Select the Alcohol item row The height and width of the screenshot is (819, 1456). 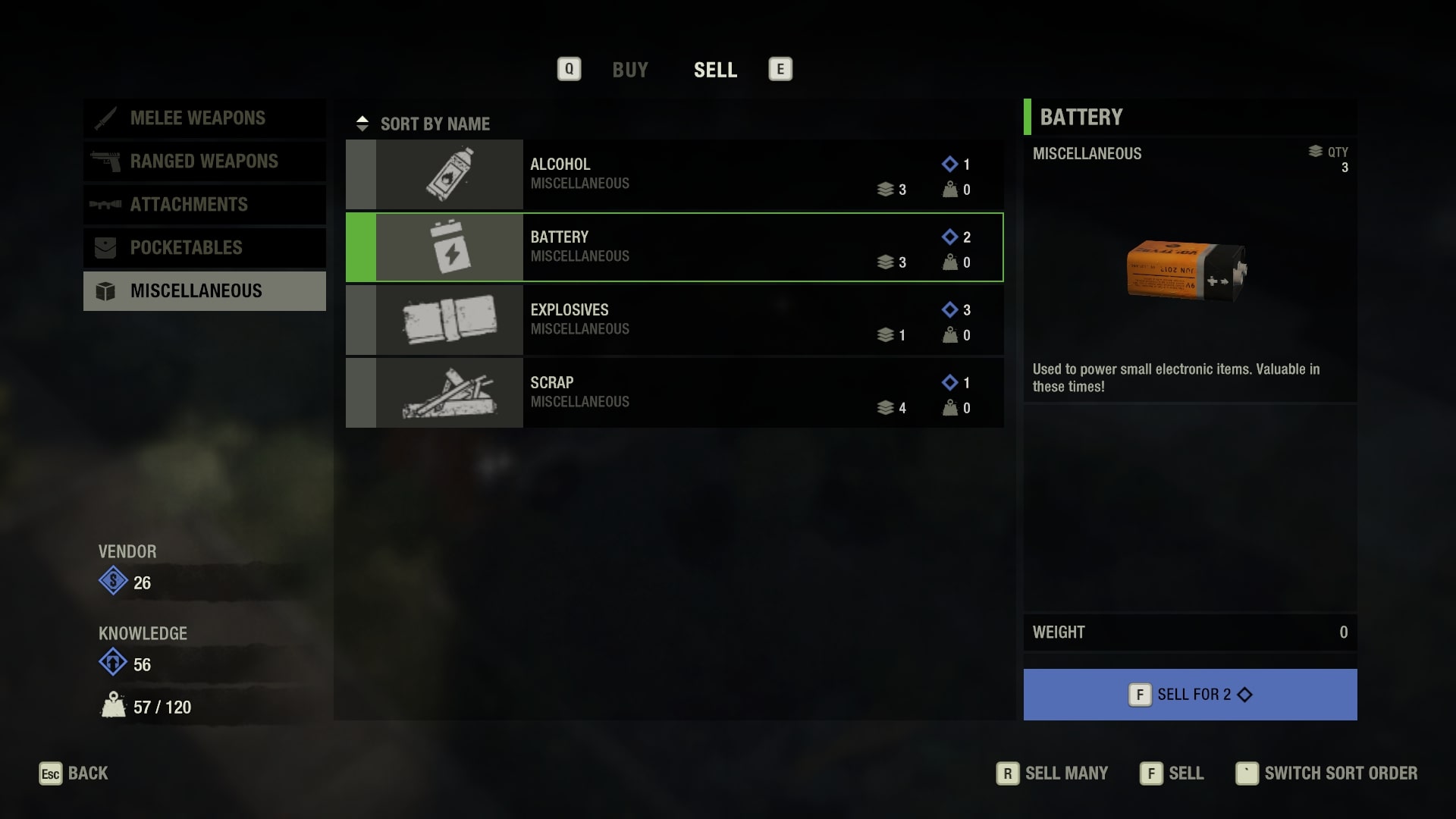point(674,174)
